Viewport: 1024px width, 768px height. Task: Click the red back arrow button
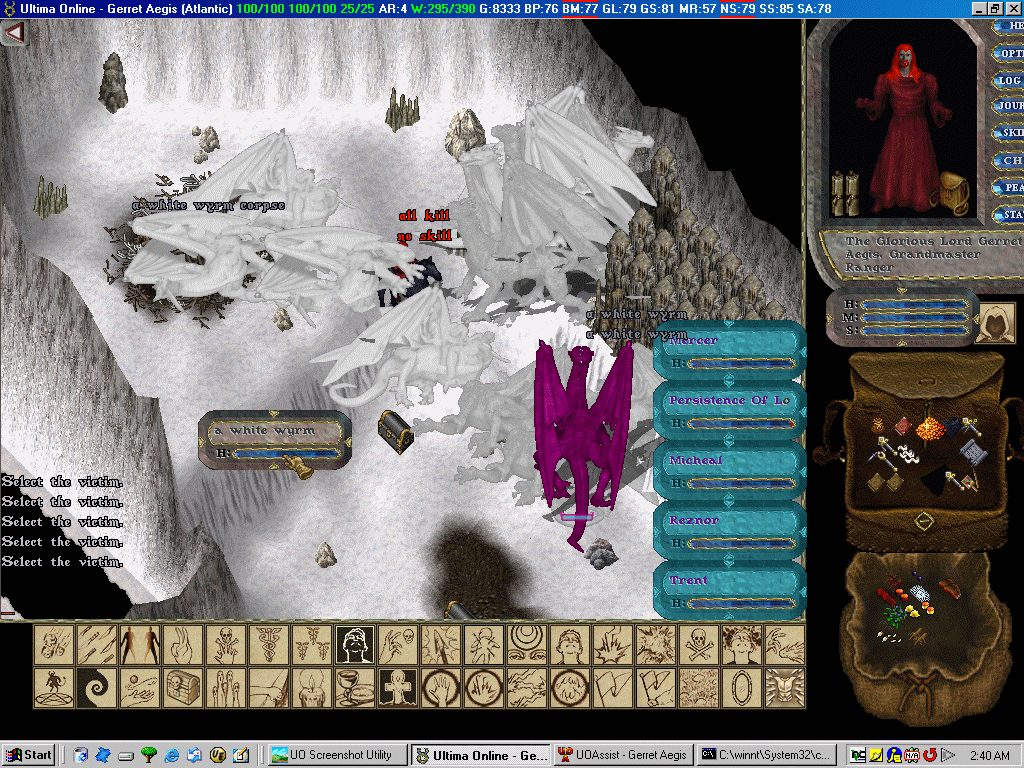[14, 33]
